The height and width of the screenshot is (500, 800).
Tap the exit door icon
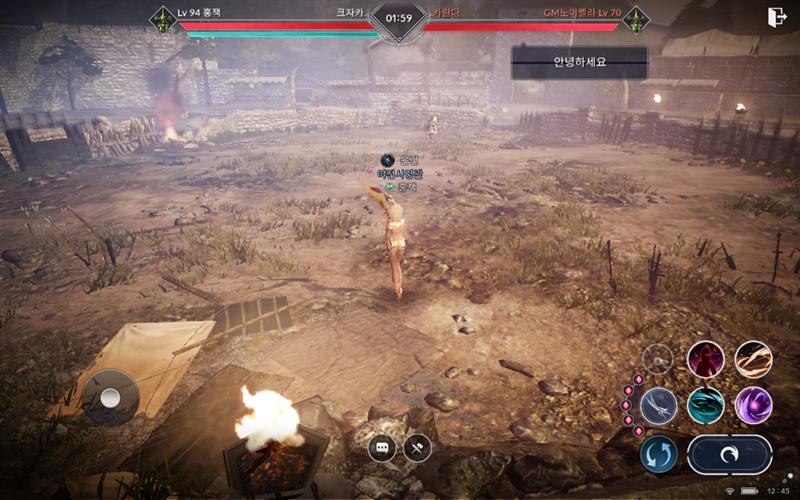coord(776,17)
